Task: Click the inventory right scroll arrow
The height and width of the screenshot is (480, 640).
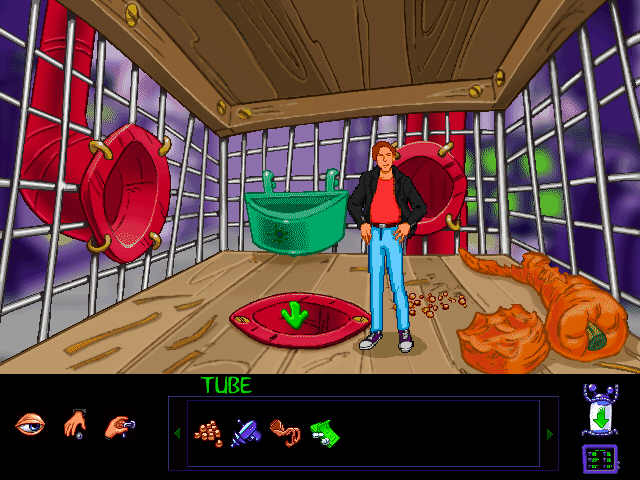Action: 549,433
